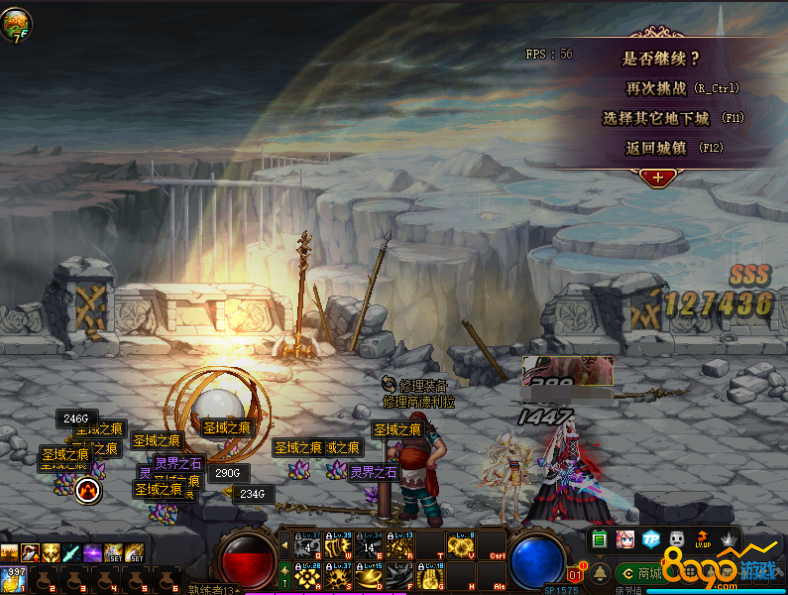Image resolution: width=788 pixels, height=595 pixels.
Task: Open the LV.UP level-up icon
Action: click(704, 540)
